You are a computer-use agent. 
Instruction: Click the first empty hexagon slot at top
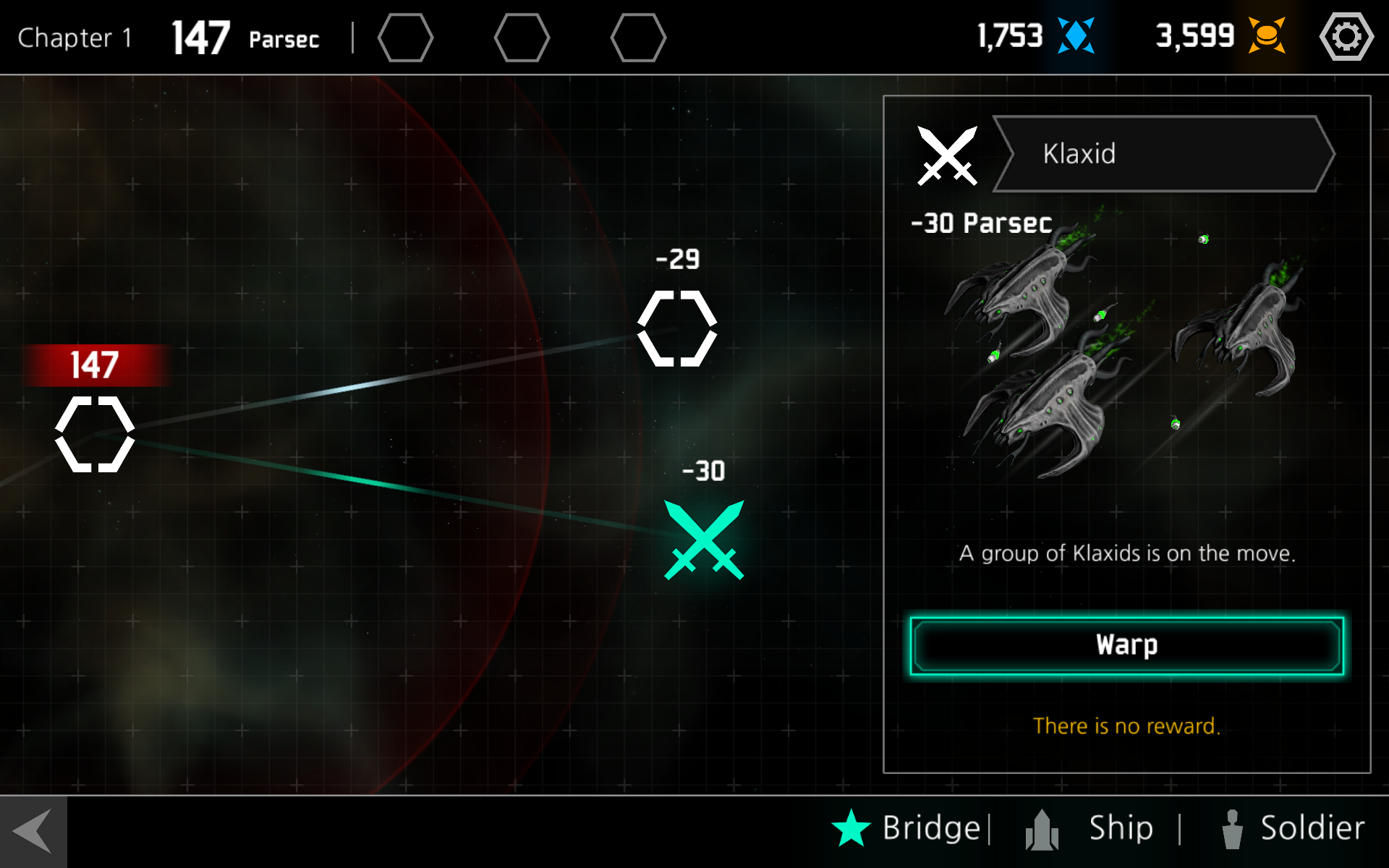(406, 38)
